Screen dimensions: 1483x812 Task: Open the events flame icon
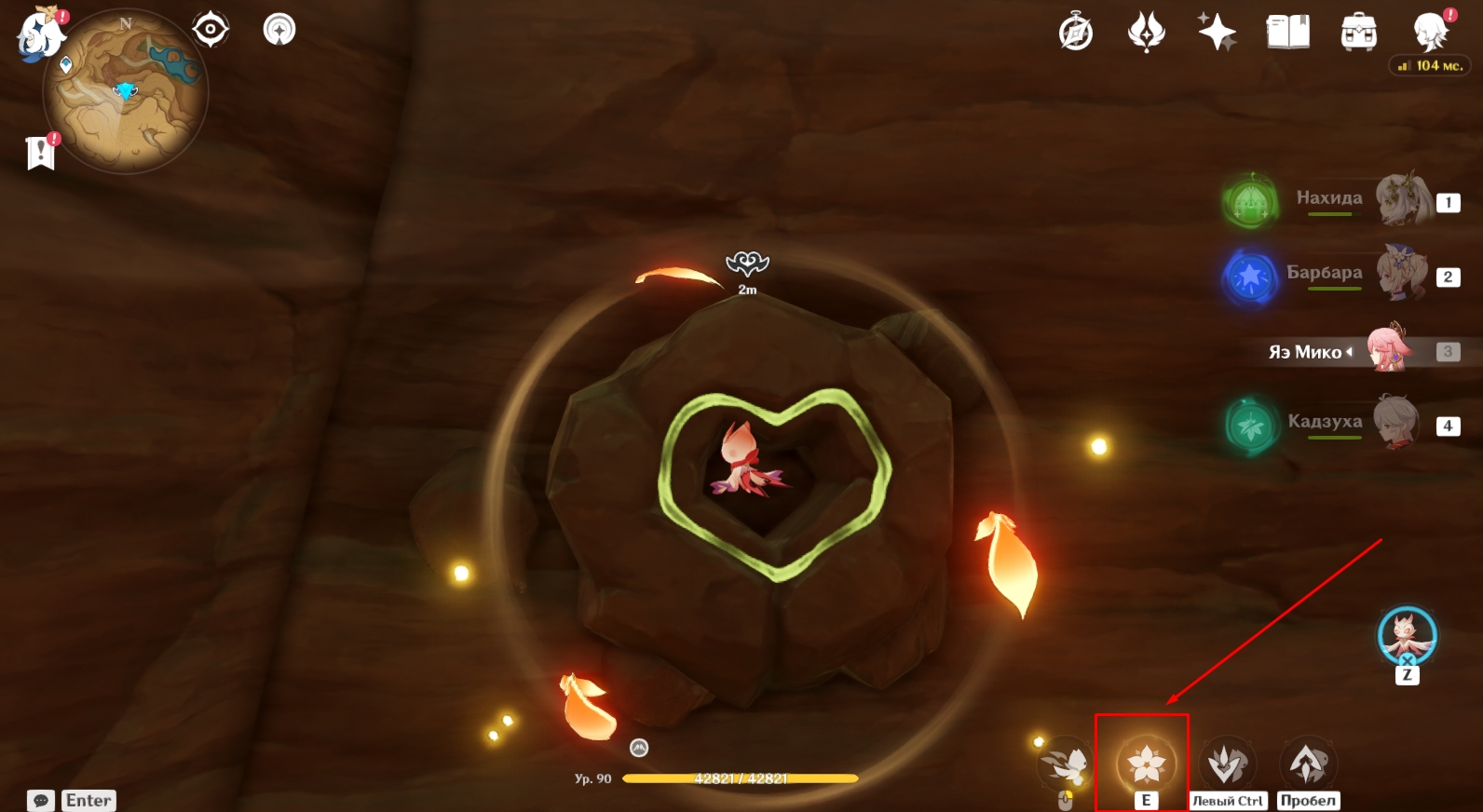(1146, 33)
